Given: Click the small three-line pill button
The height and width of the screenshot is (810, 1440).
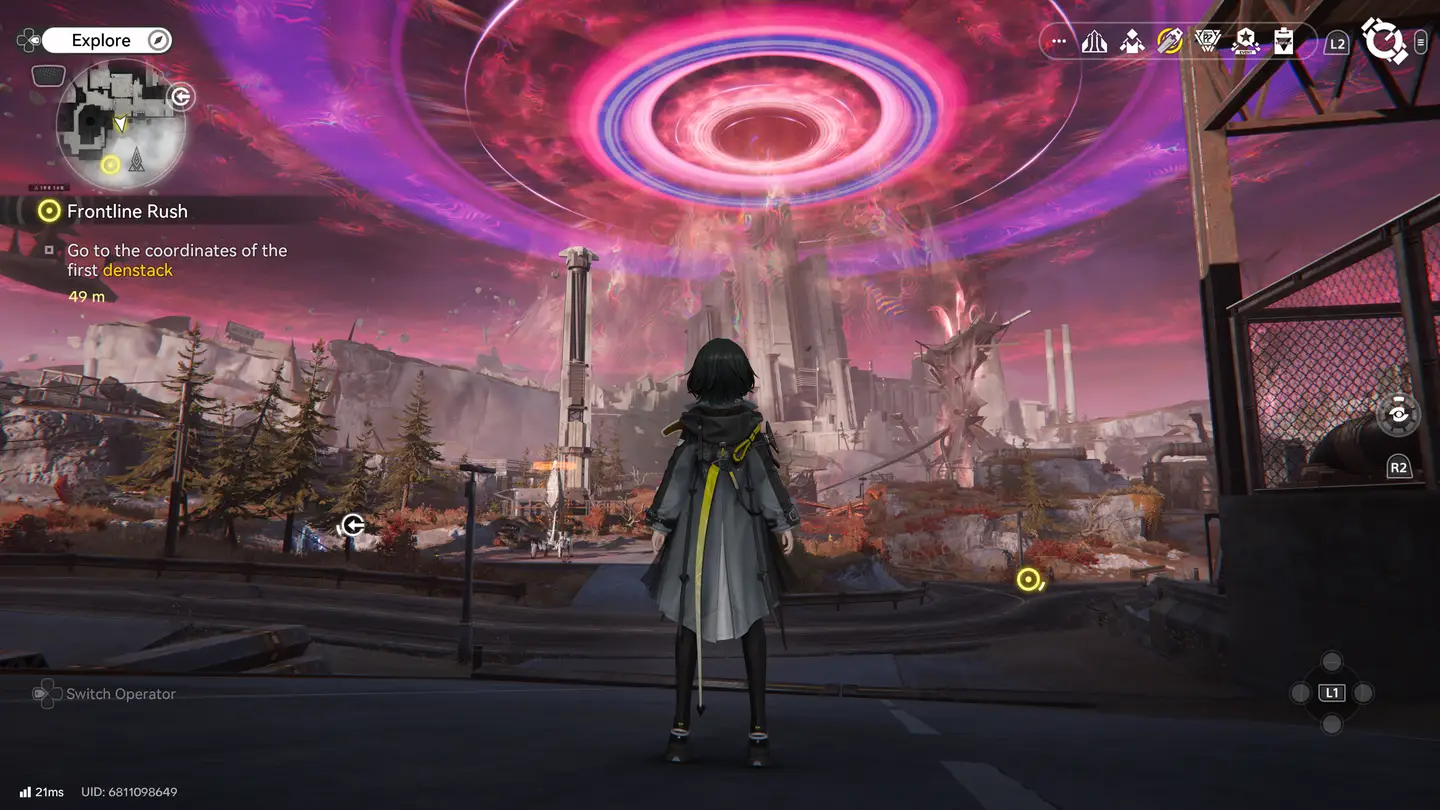Looking at the screenshot, I should coord(1421,42).
